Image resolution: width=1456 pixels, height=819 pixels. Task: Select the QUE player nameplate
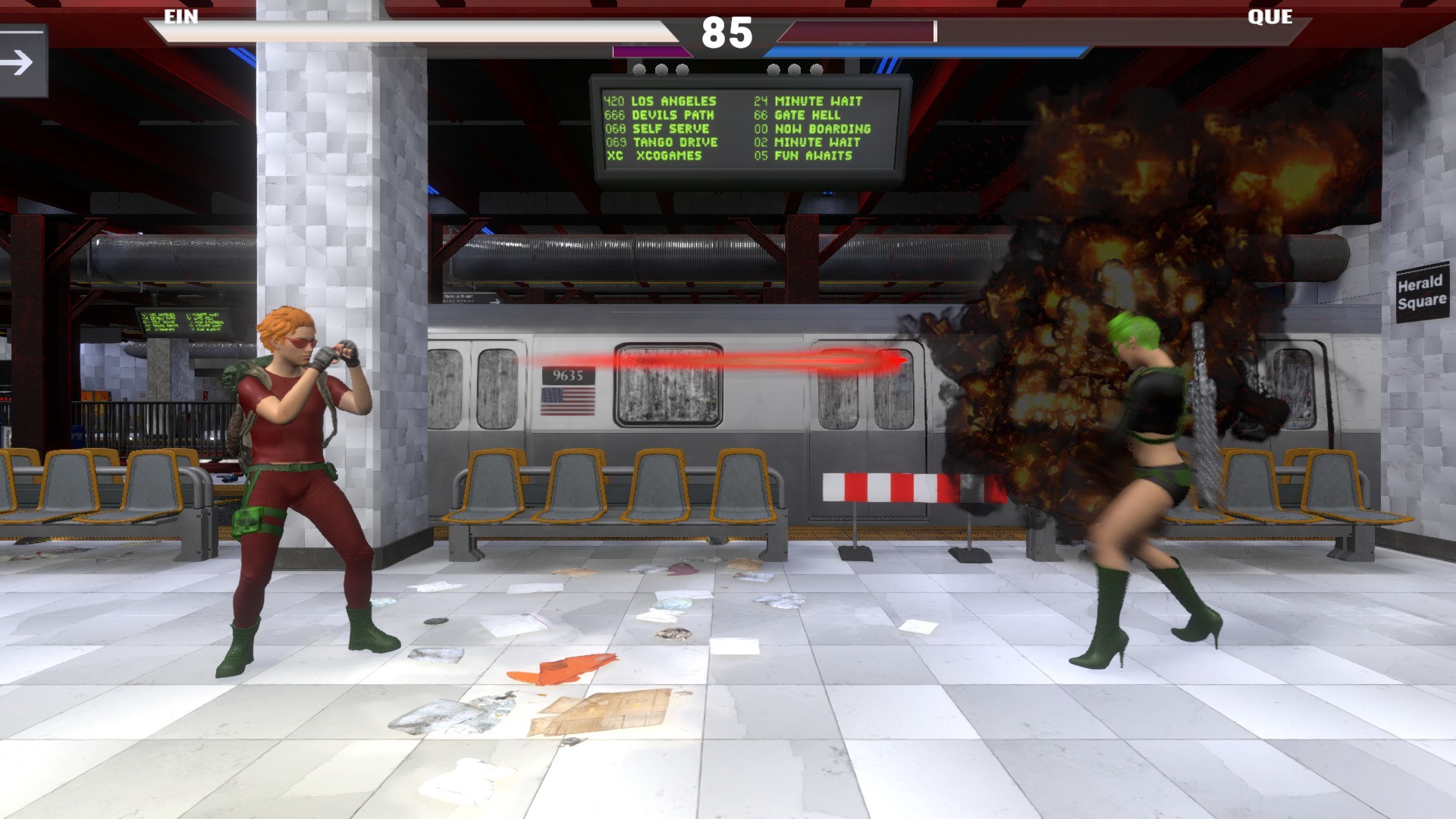point(1271,17)
